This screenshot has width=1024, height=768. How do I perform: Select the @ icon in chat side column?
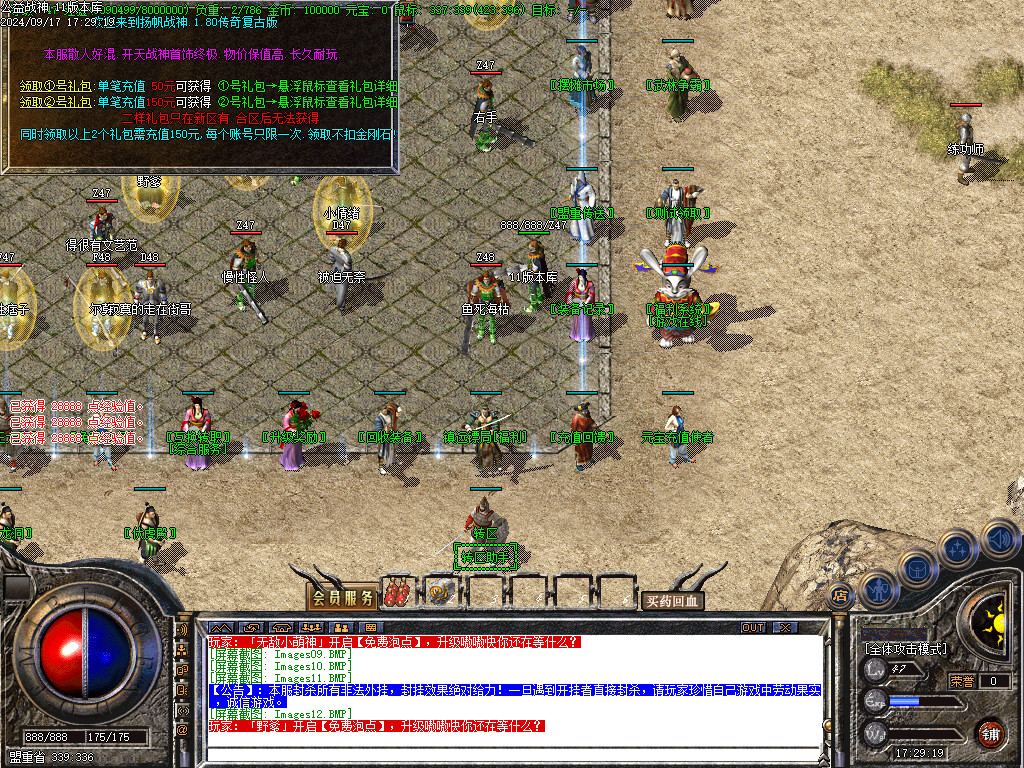click(x=183, y=730)
